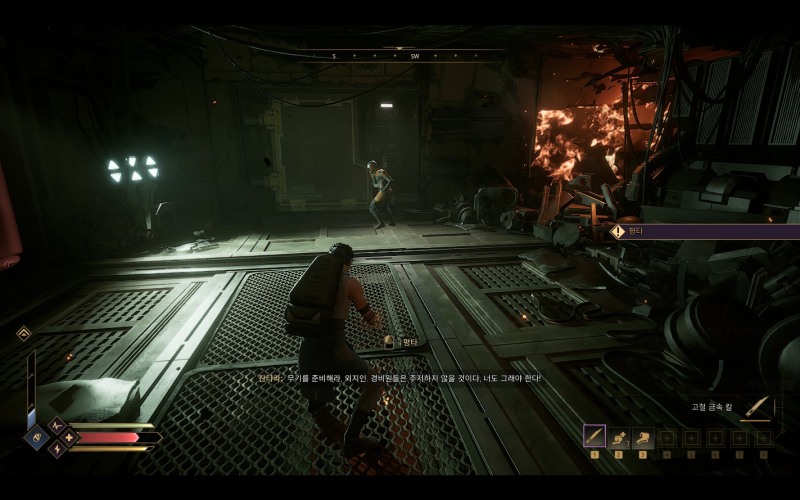Click the chevron diamond status icon
800x500 pixels.
point(24,333)
